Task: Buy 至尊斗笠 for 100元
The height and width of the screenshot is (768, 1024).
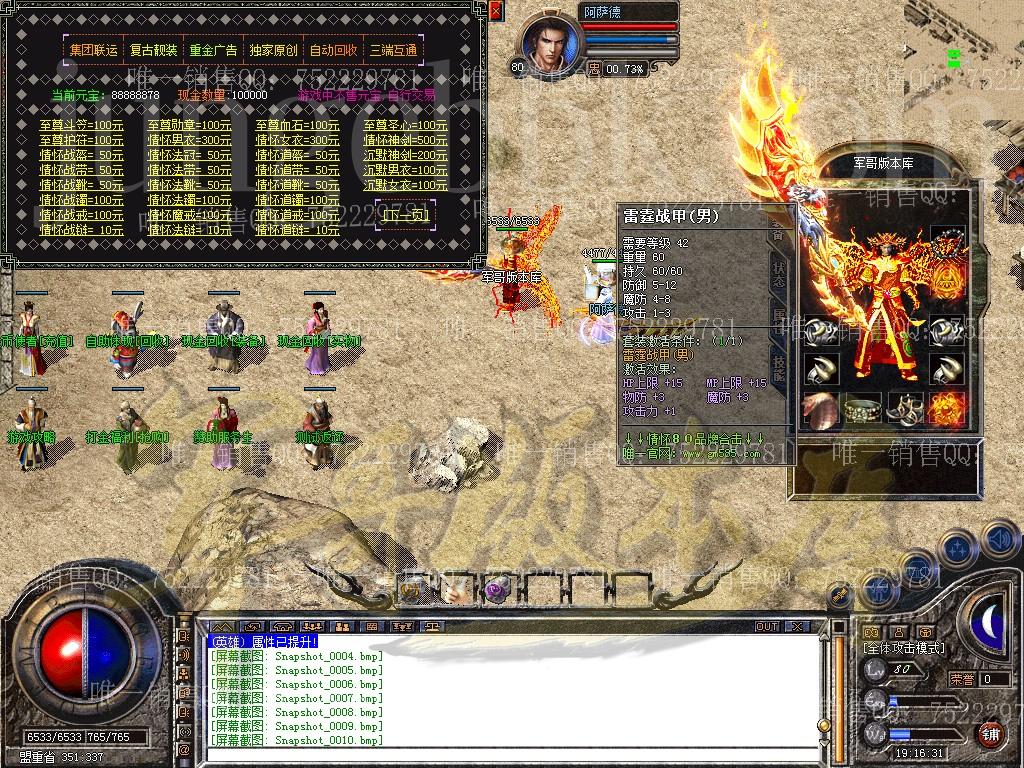Action: click(81, 126)
